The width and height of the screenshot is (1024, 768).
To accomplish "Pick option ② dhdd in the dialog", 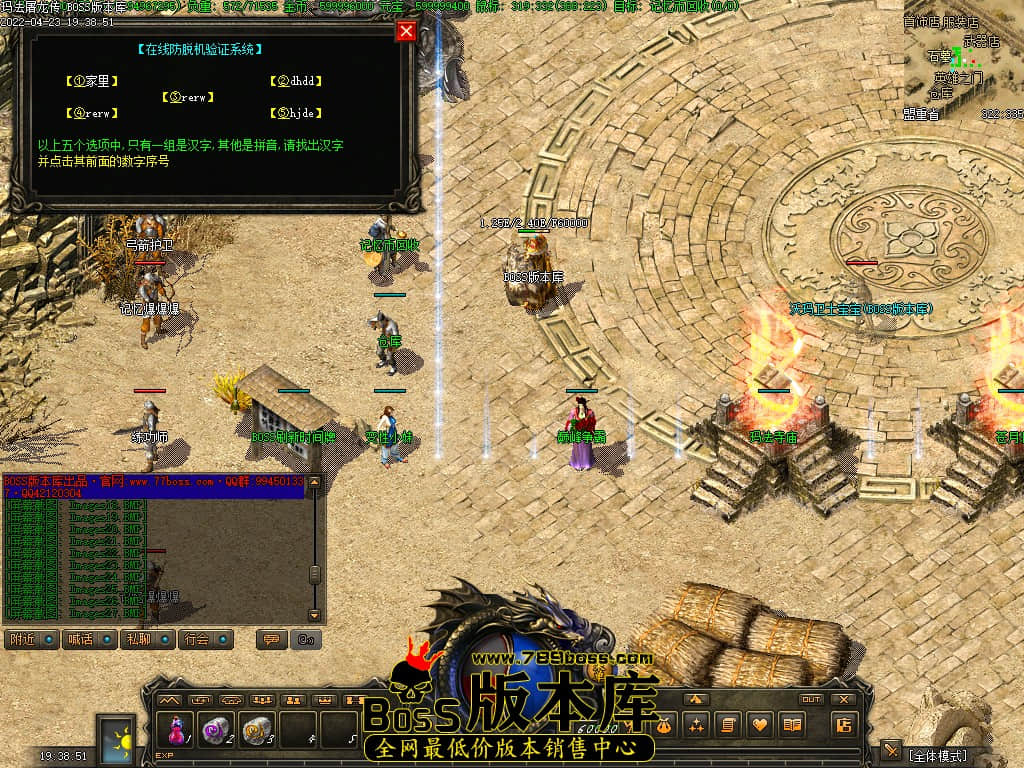I will tap(300, 81).
